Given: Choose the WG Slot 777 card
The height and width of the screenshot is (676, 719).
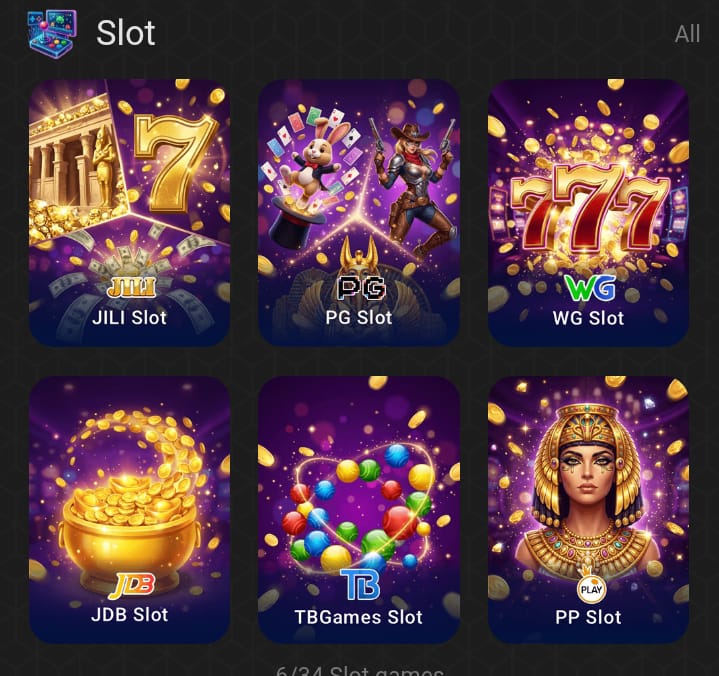Looking at the screenshot, I should pos(588,212).
